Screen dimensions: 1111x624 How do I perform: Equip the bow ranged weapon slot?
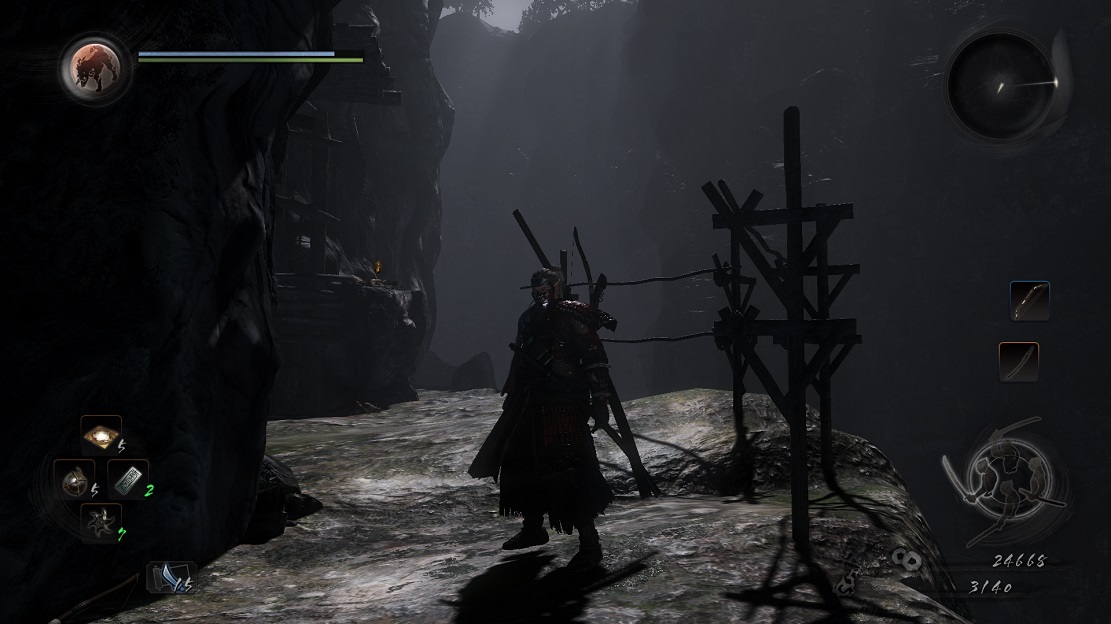pos(1029,301)
